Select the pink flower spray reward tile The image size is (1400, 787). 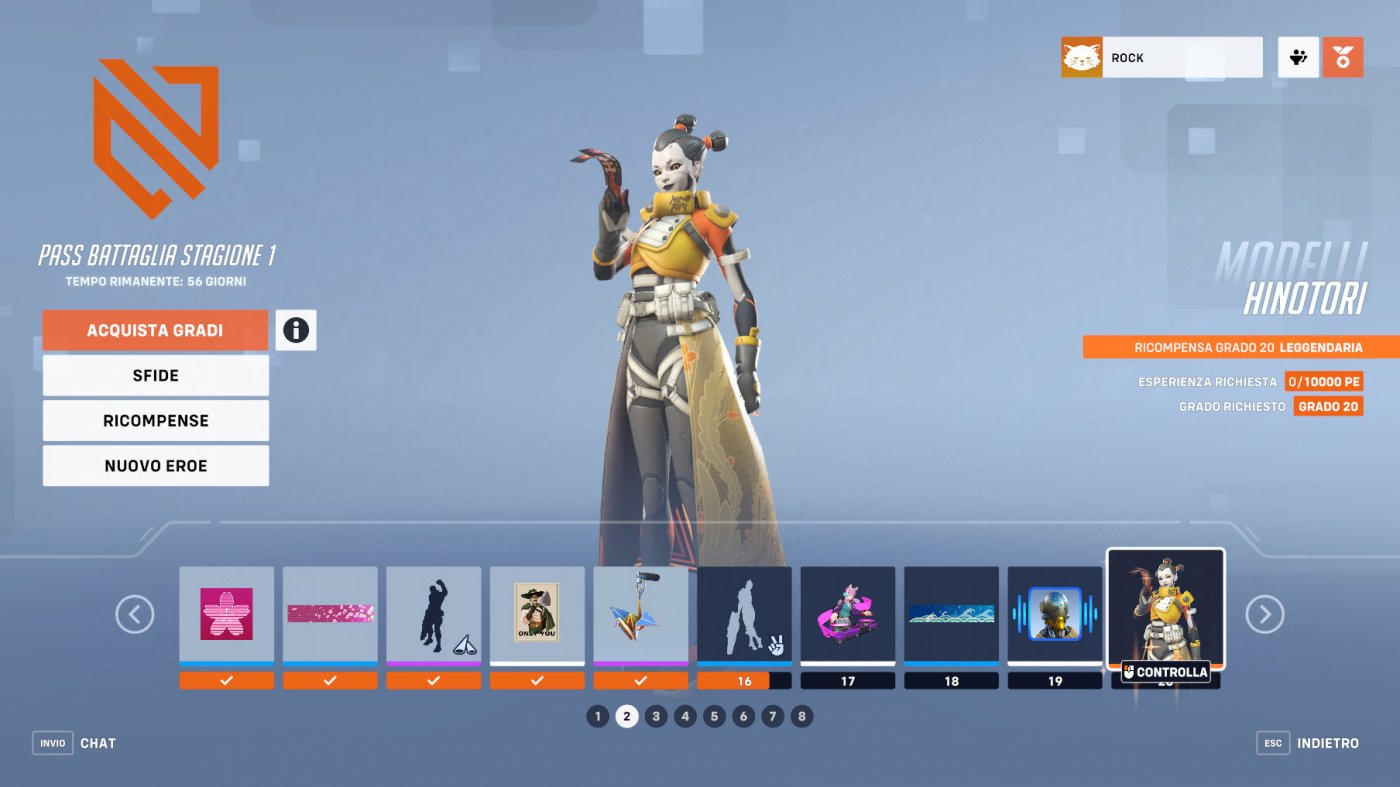point(226,612)
